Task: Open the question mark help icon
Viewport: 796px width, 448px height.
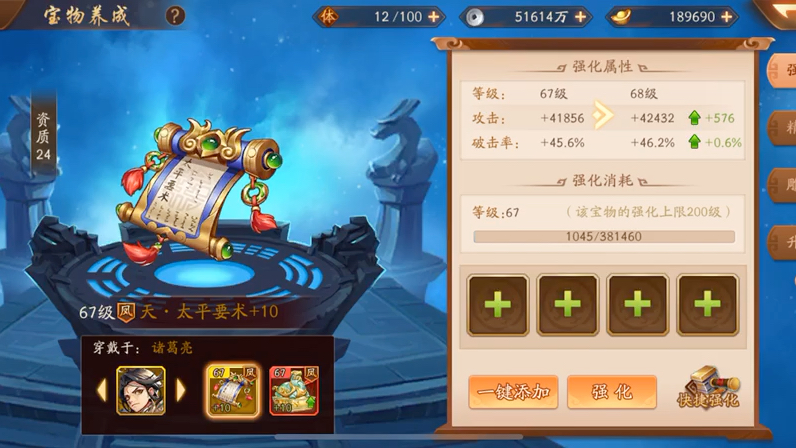Action: coord(175,15)
